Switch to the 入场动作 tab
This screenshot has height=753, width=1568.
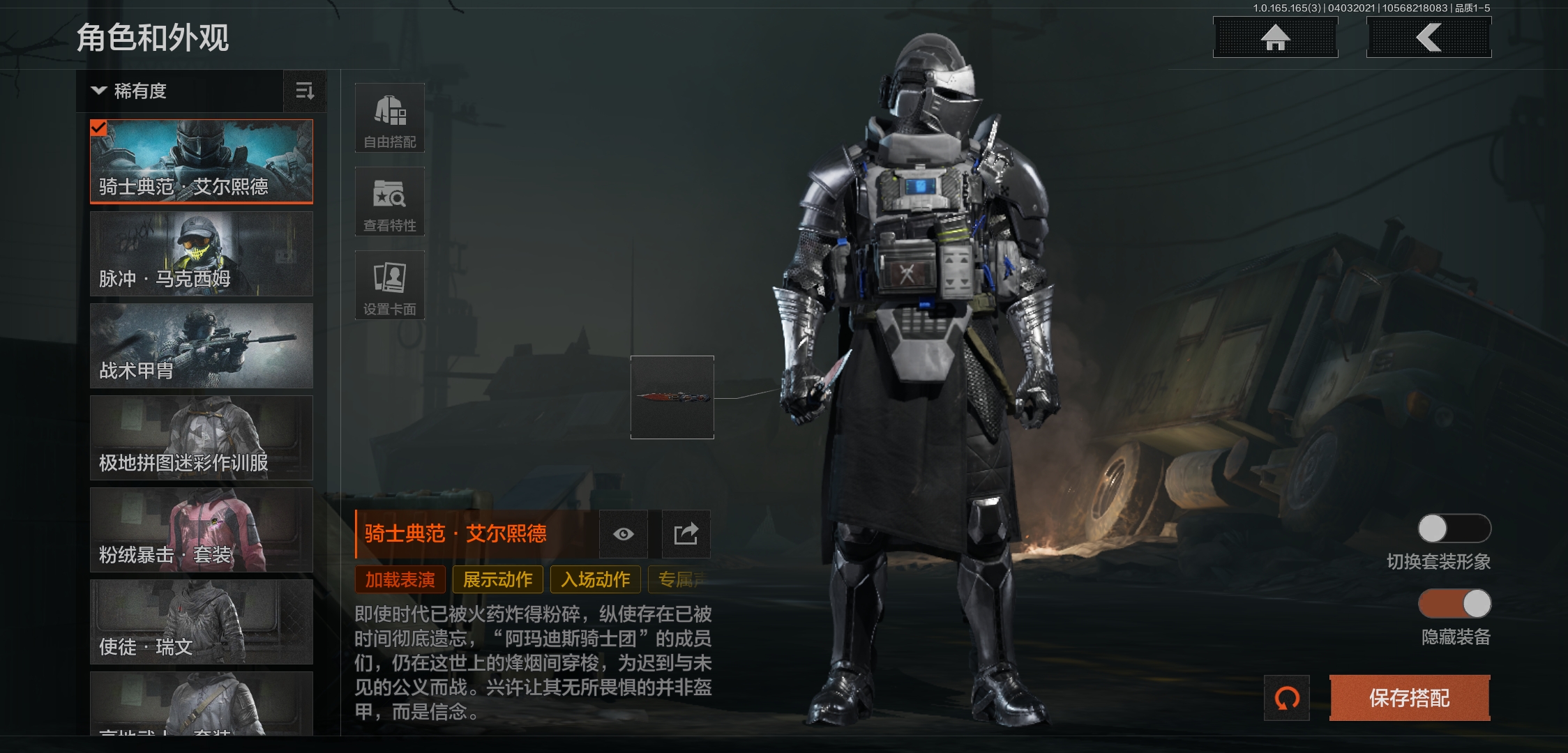594,579
